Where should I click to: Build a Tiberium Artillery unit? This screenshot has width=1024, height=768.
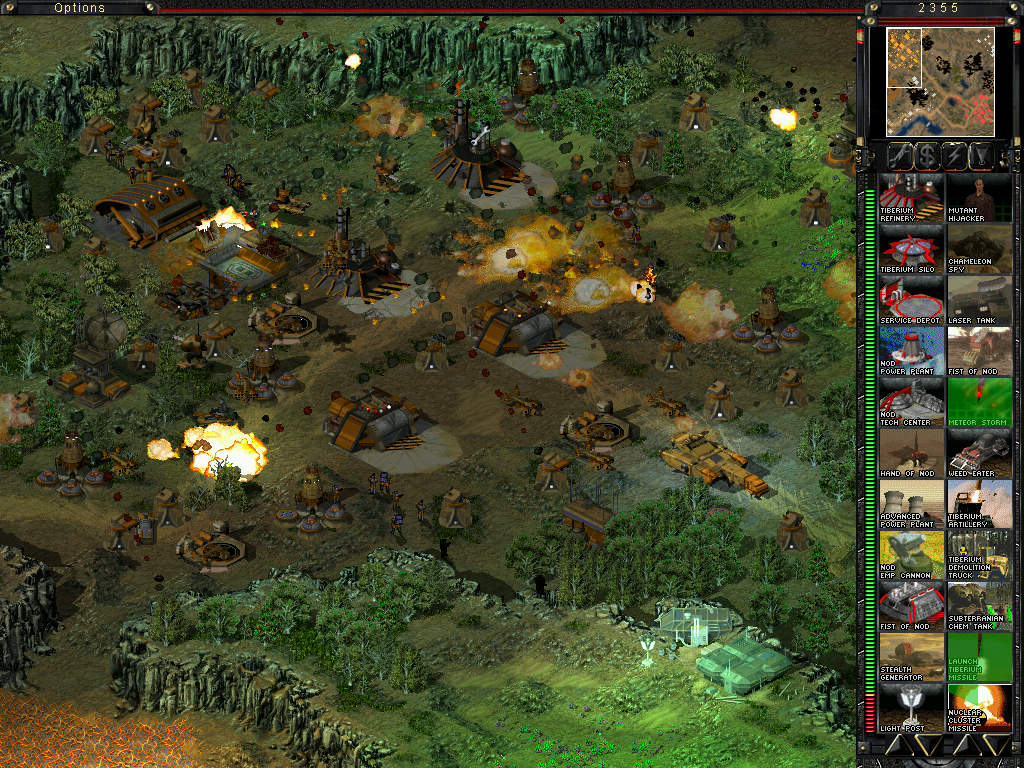(x=979, y=504)
